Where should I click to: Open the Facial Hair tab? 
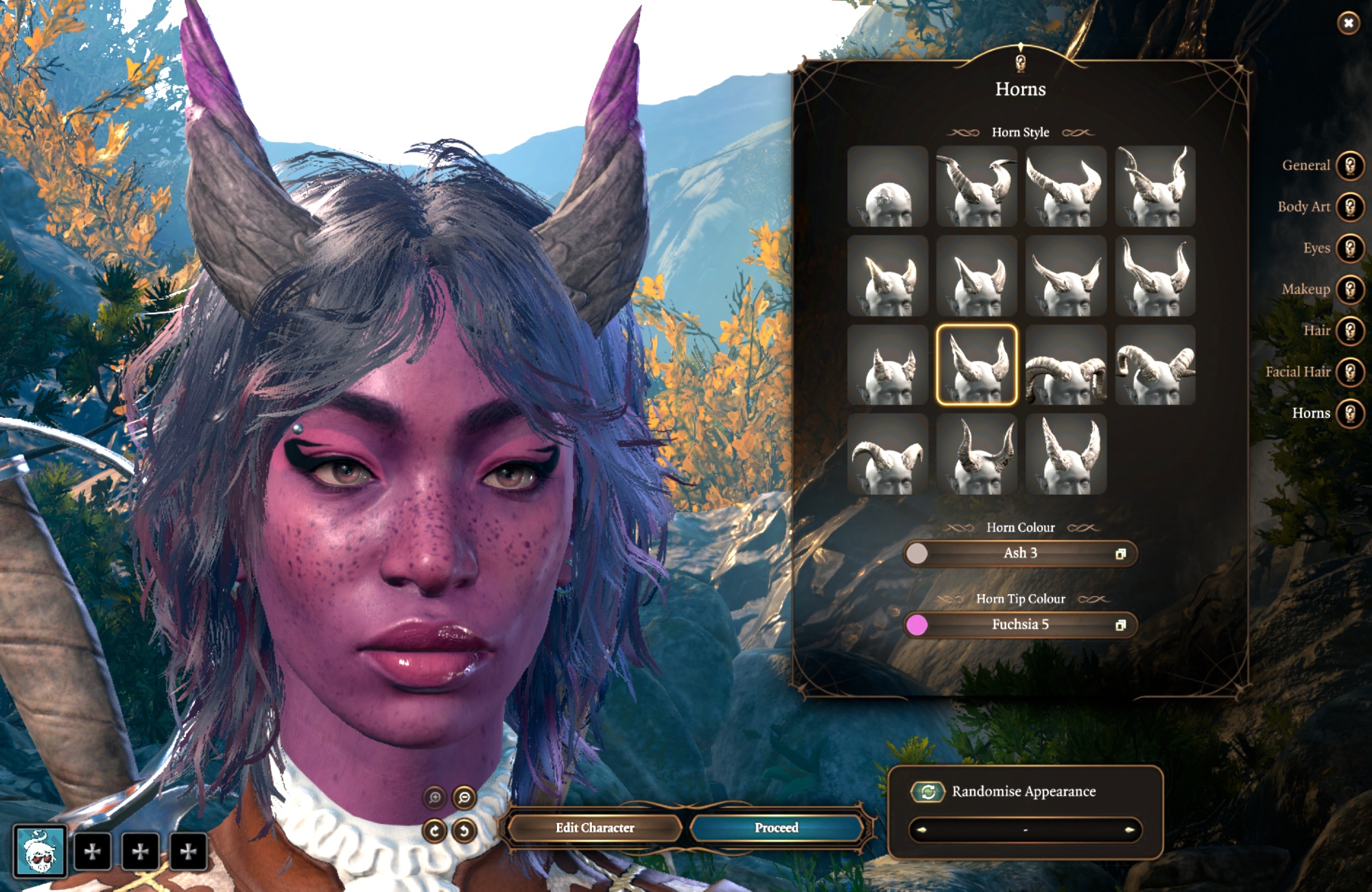(x=1350, y=373)
